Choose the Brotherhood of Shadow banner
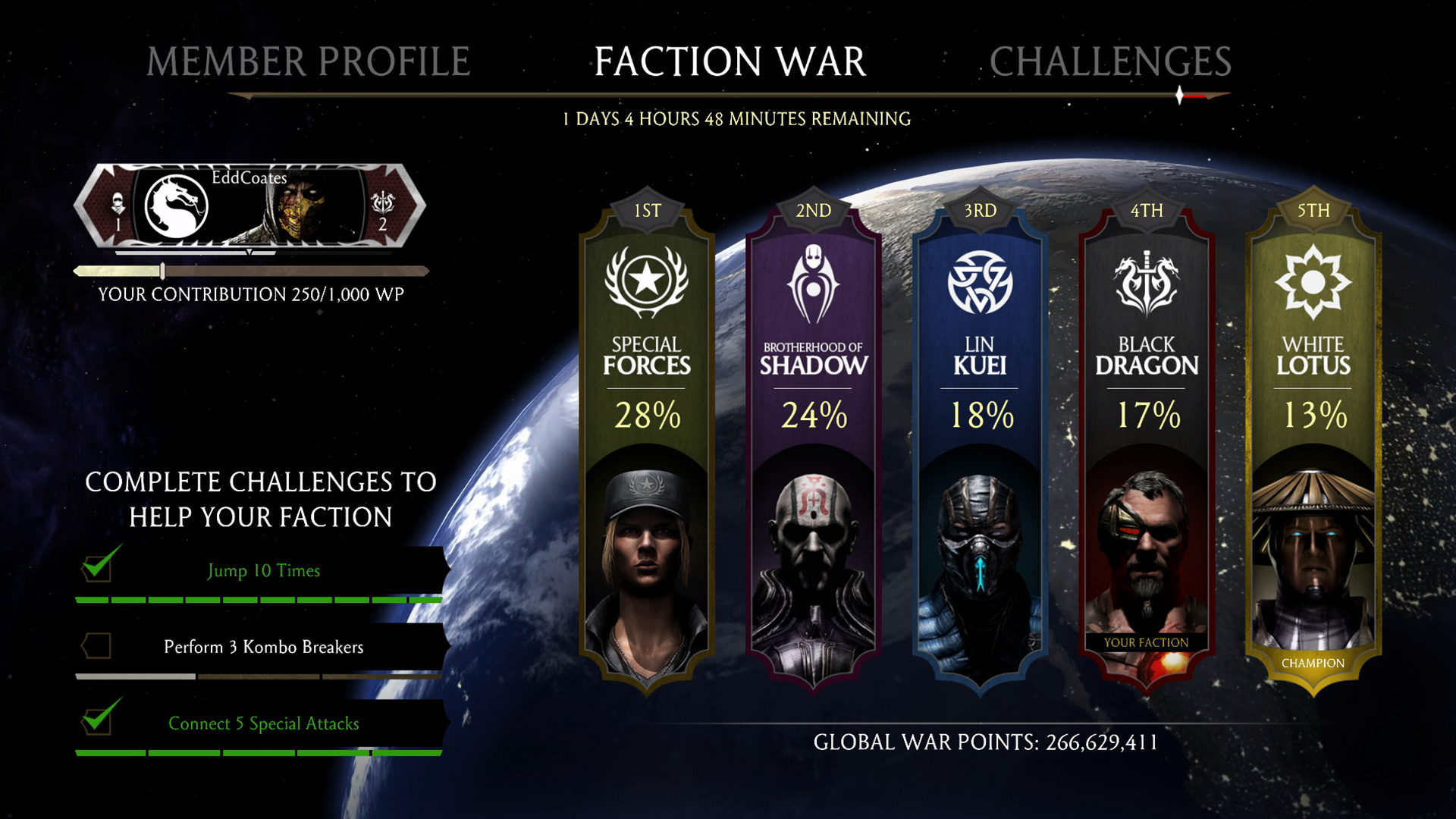Viewport: 1456px width, 819px height. pos(814,440)
